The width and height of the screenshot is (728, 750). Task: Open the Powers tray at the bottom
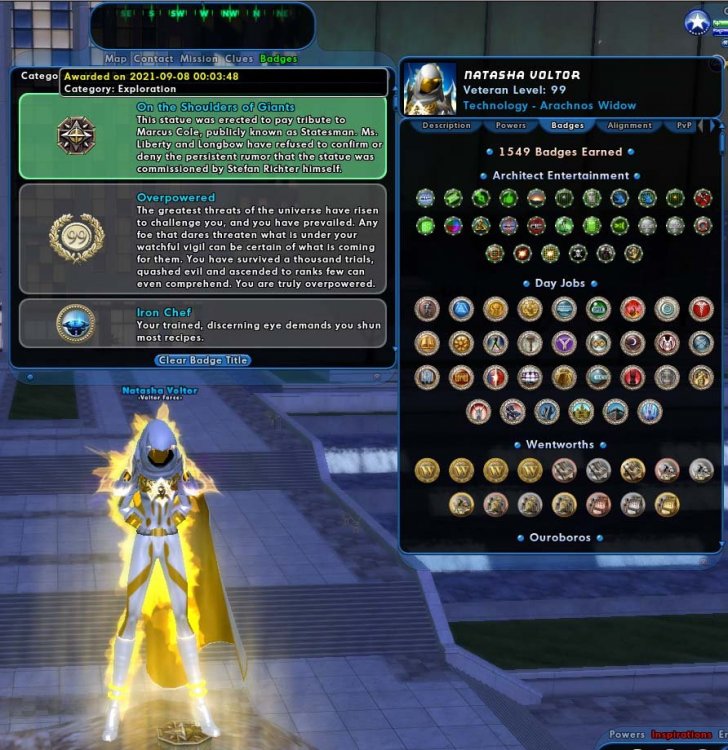coord(627,735)
